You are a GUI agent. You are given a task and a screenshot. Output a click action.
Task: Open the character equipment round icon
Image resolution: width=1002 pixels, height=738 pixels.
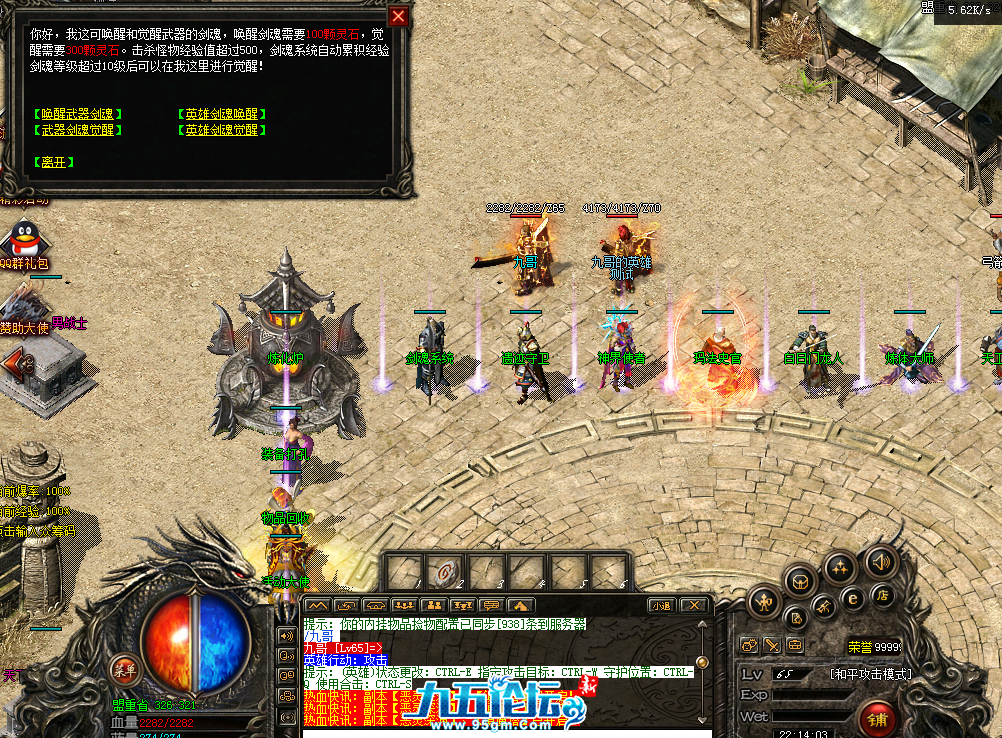(763, 603)
